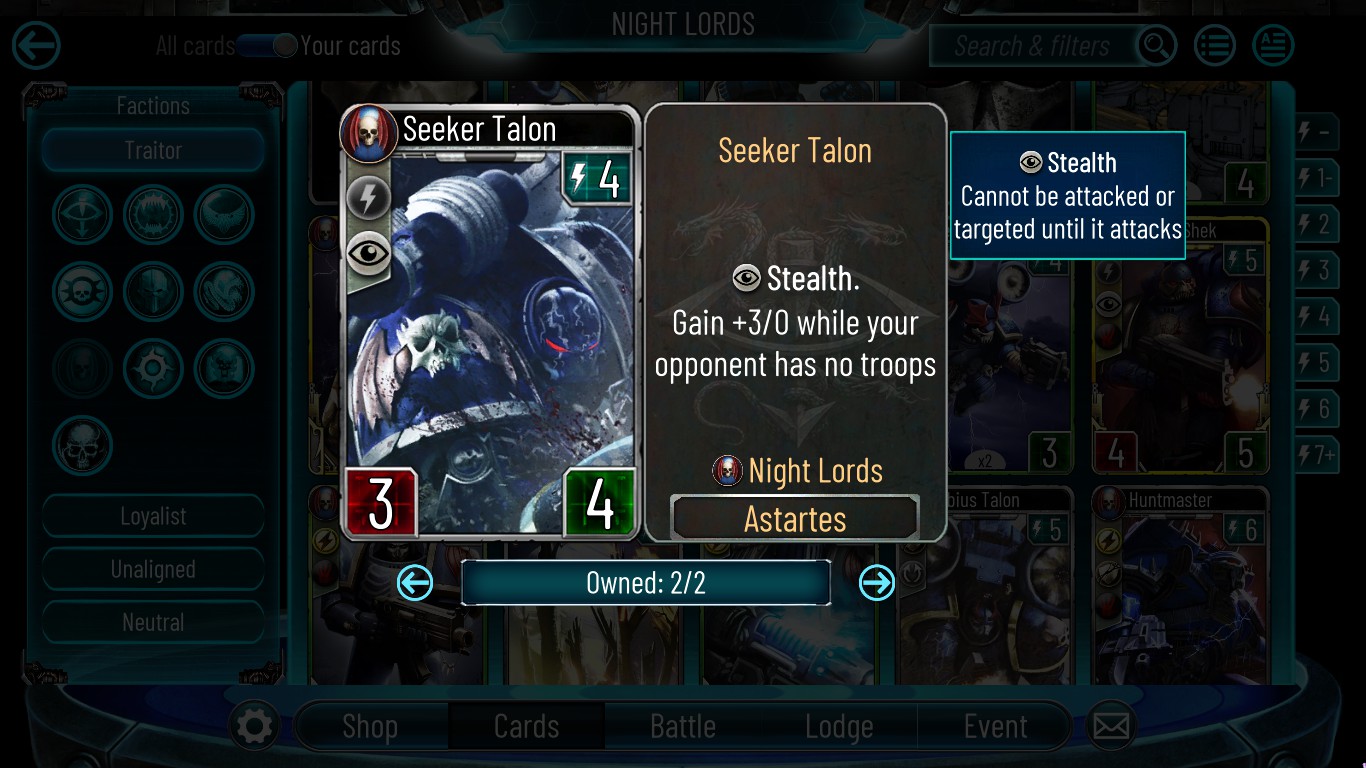Click the magnifying glass search icon

1156,46
